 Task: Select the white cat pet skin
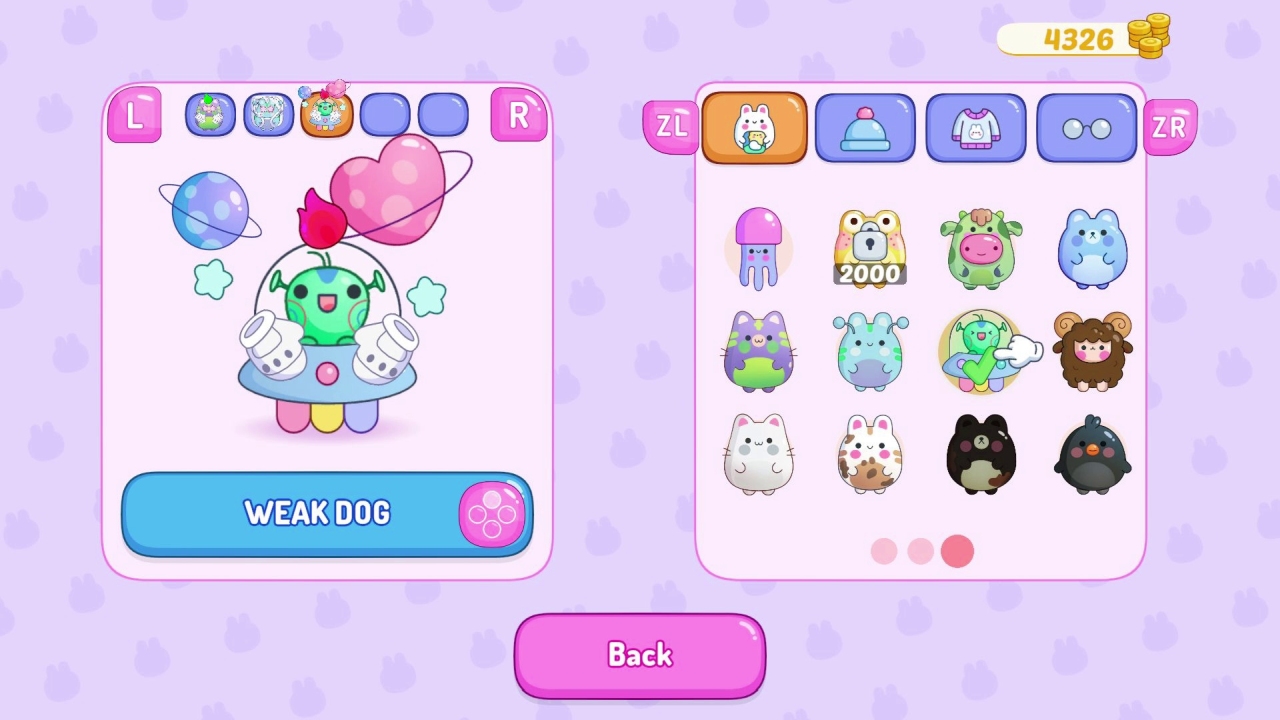[x=758, y=455]
